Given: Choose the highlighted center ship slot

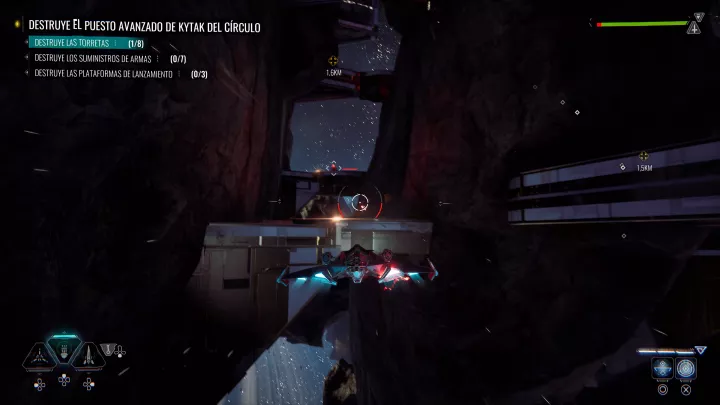Looking at the screenshot, I should coord(64,351).
